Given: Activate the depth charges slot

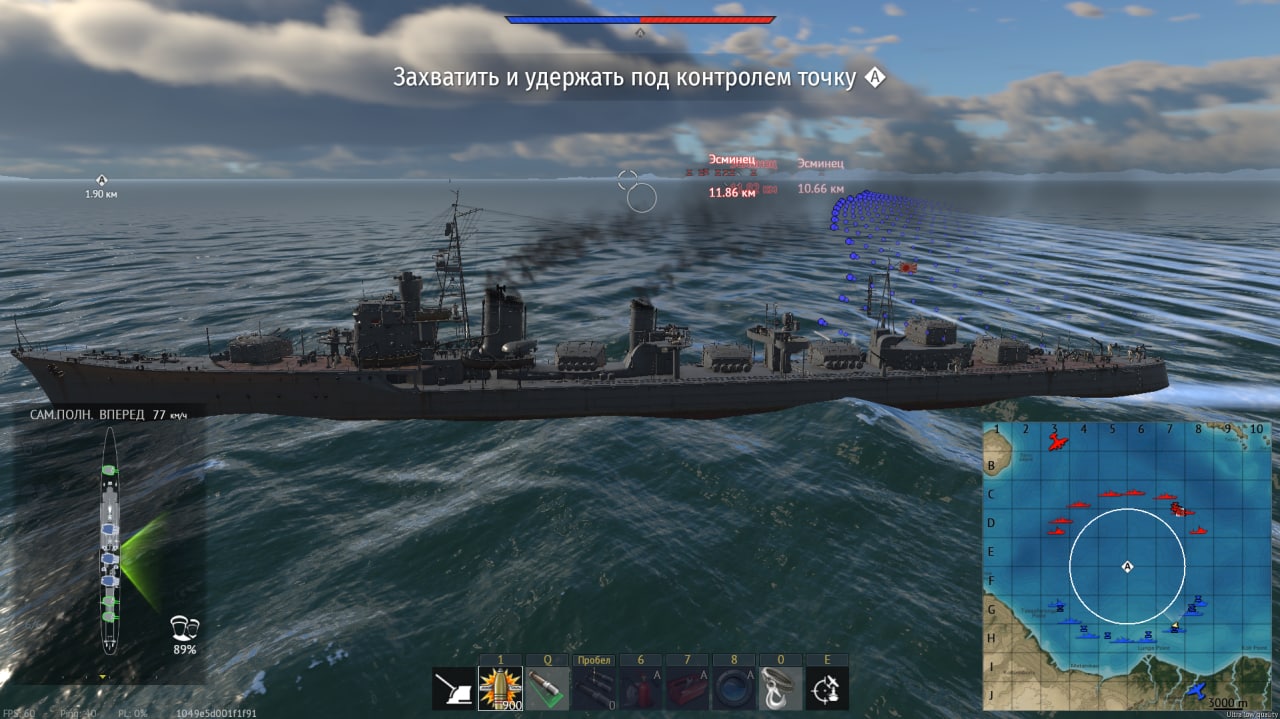Looking at the screenshot, I should 594,688.
